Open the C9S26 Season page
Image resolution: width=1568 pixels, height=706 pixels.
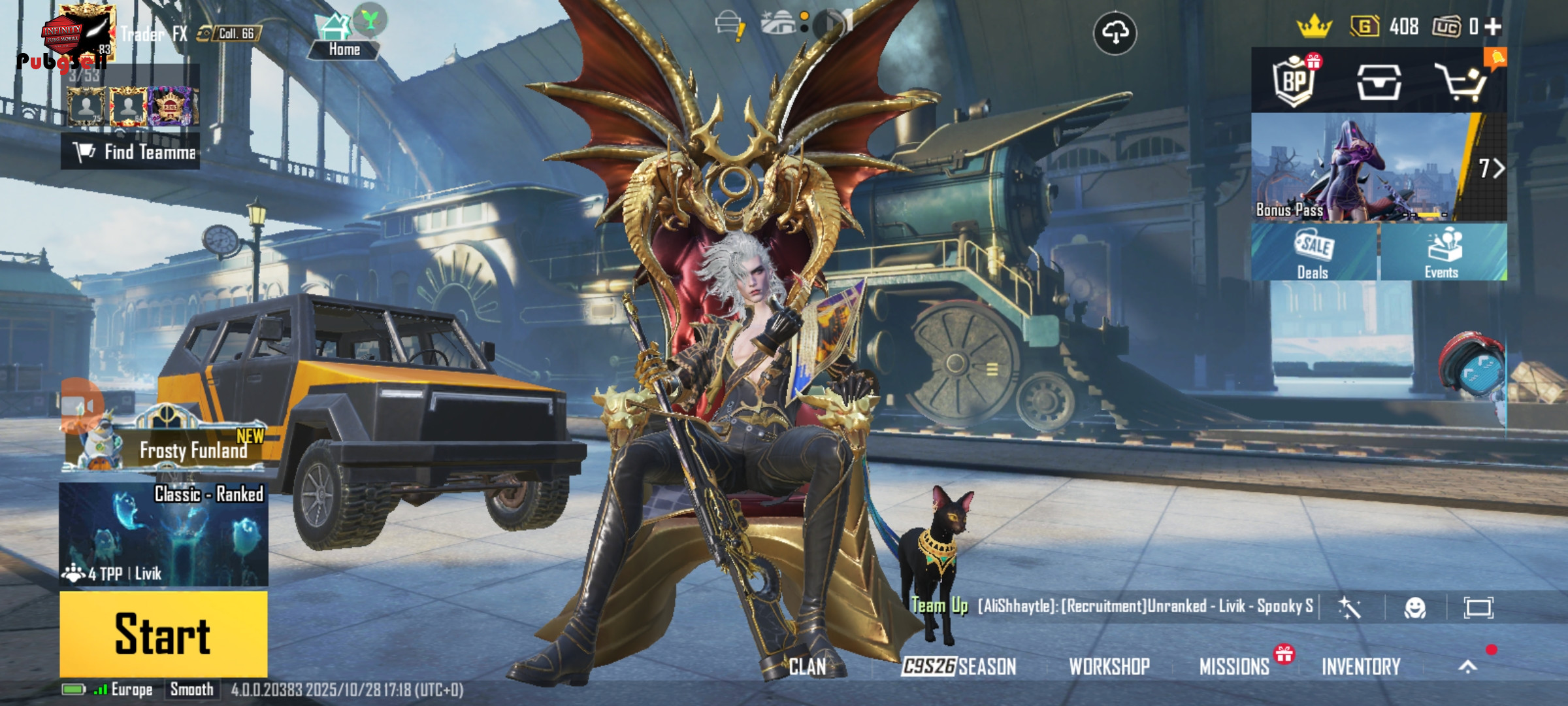coord(958,667)
